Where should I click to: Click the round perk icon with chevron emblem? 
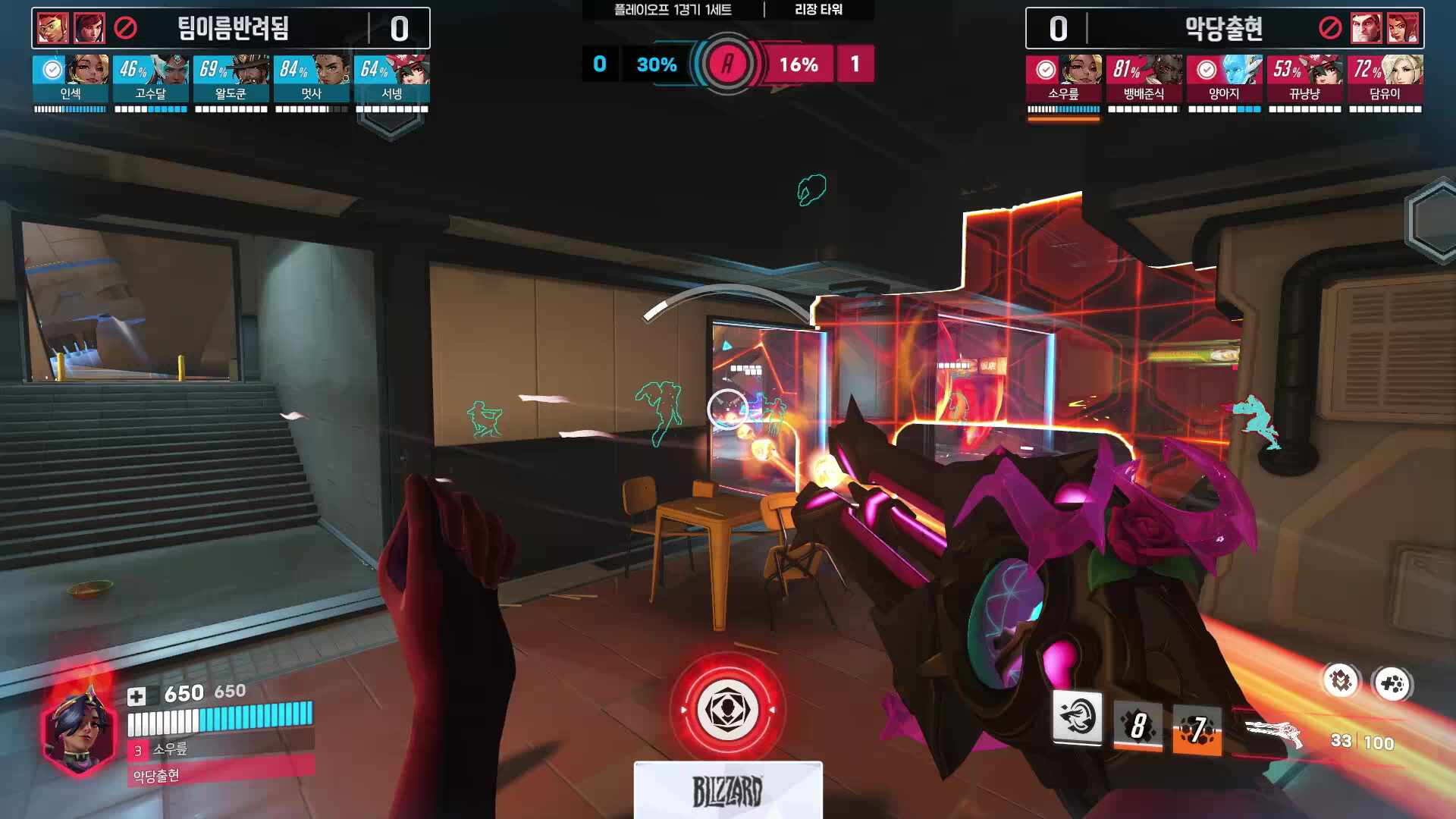point(1341,680)
